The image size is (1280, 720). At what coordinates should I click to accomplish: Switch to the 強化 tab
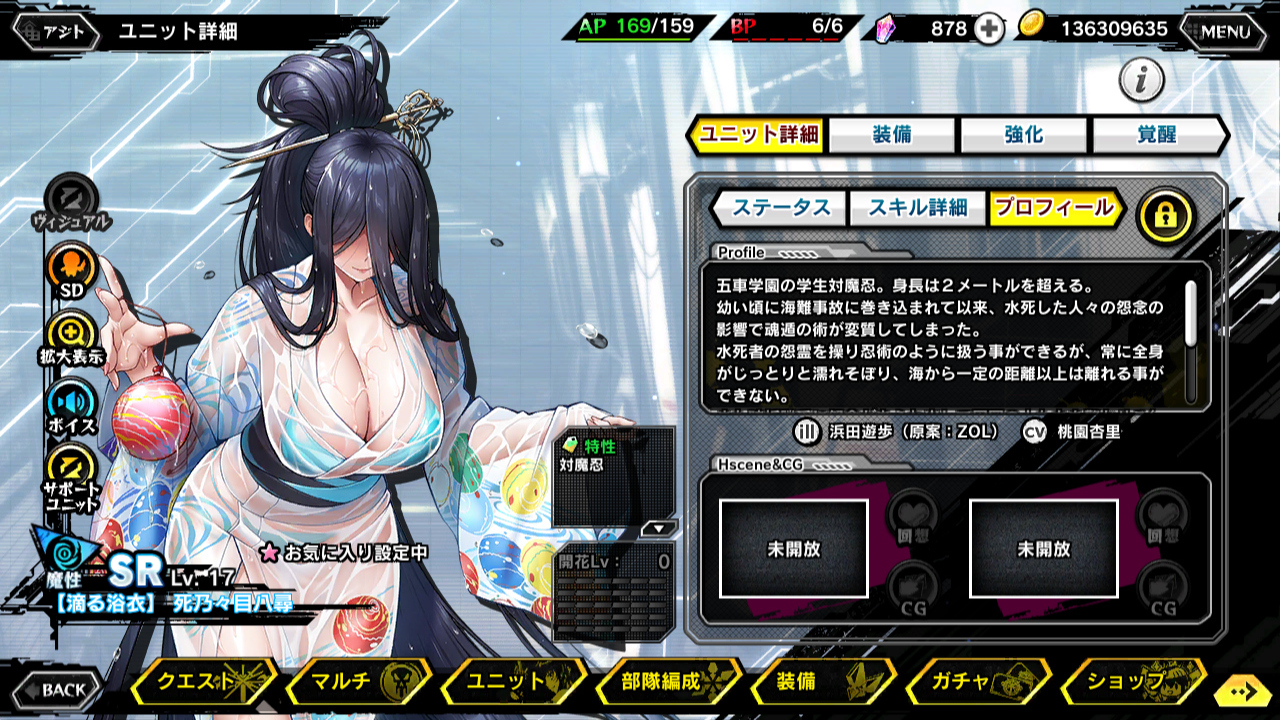pyautogui.click(x=1024, y=135)
